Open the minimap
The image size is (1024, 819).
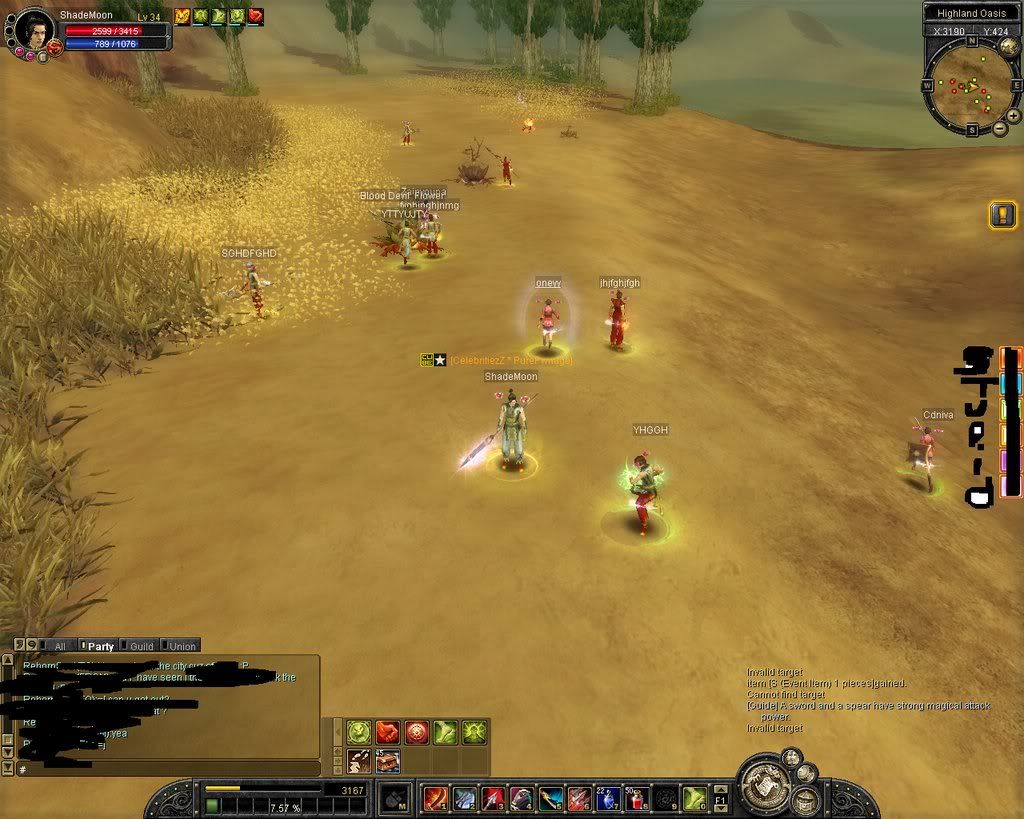(x=967, y=86)
